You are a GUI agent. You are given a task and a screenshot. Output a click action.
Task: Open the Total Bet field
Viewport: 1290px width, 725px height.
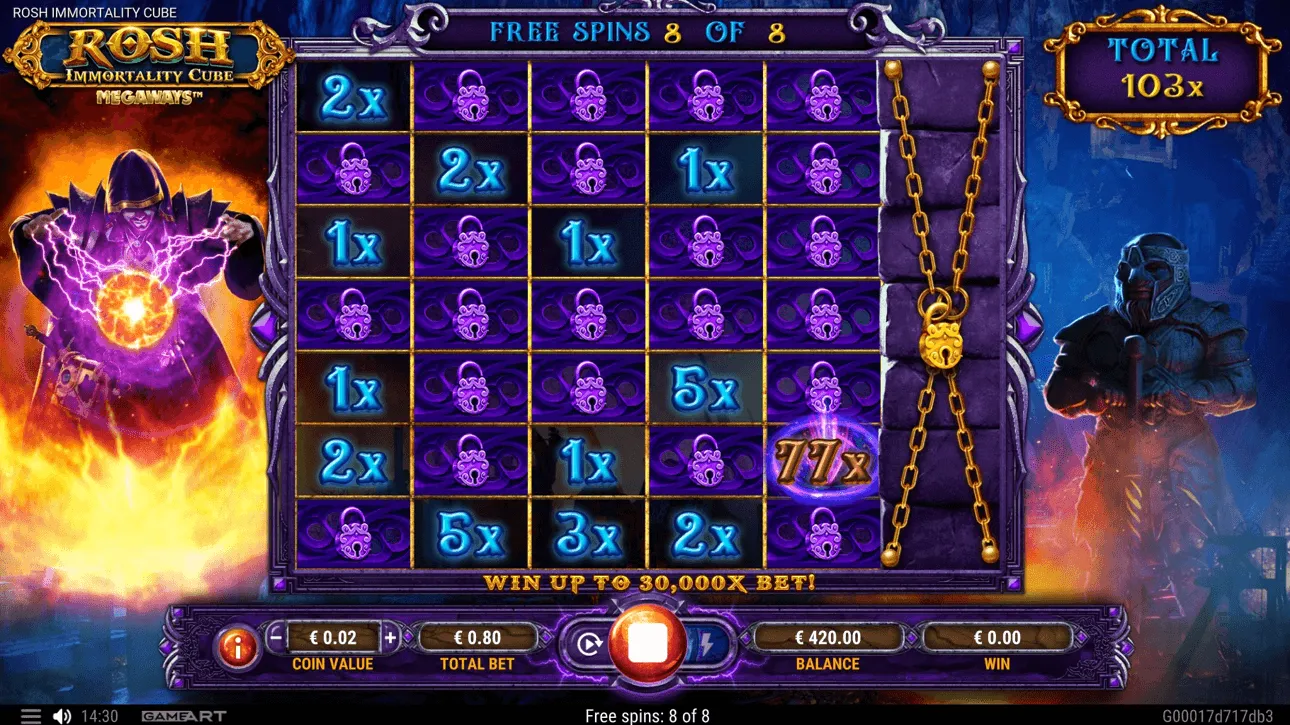[477, 636]
